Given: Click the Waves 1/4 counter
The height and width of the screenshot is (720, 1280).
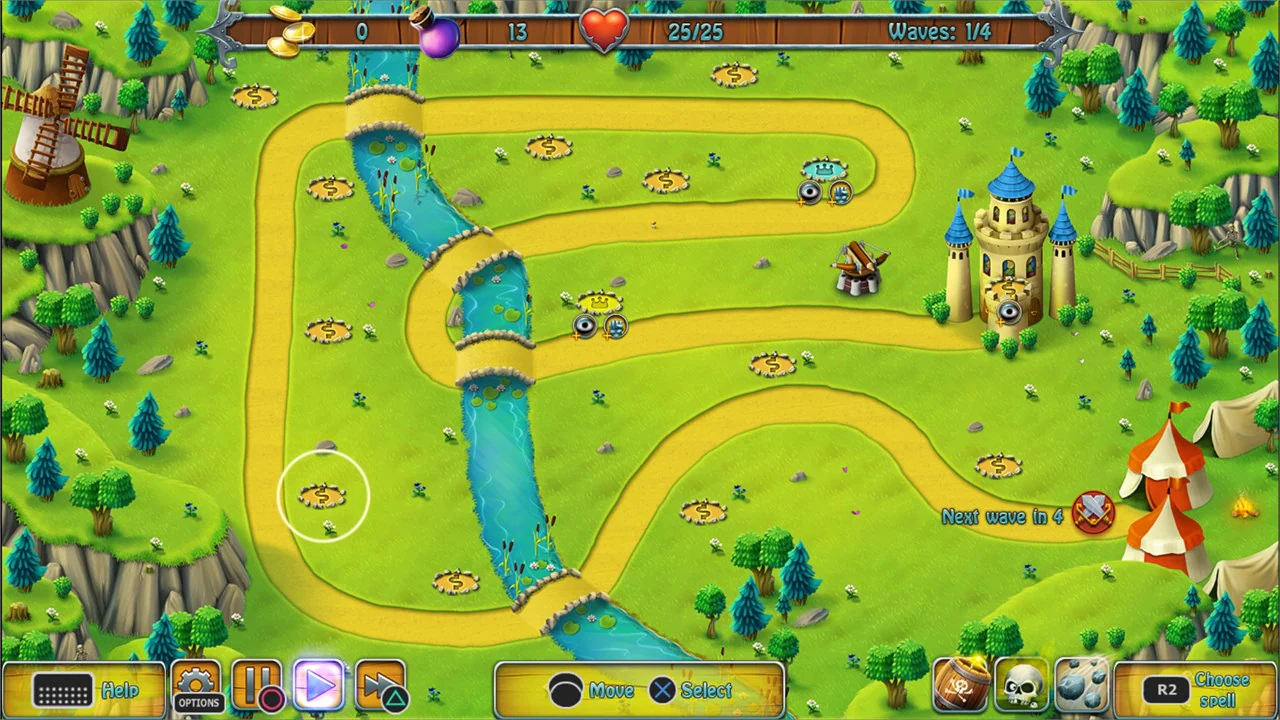Looking at the screenshot, I should 938,31.
